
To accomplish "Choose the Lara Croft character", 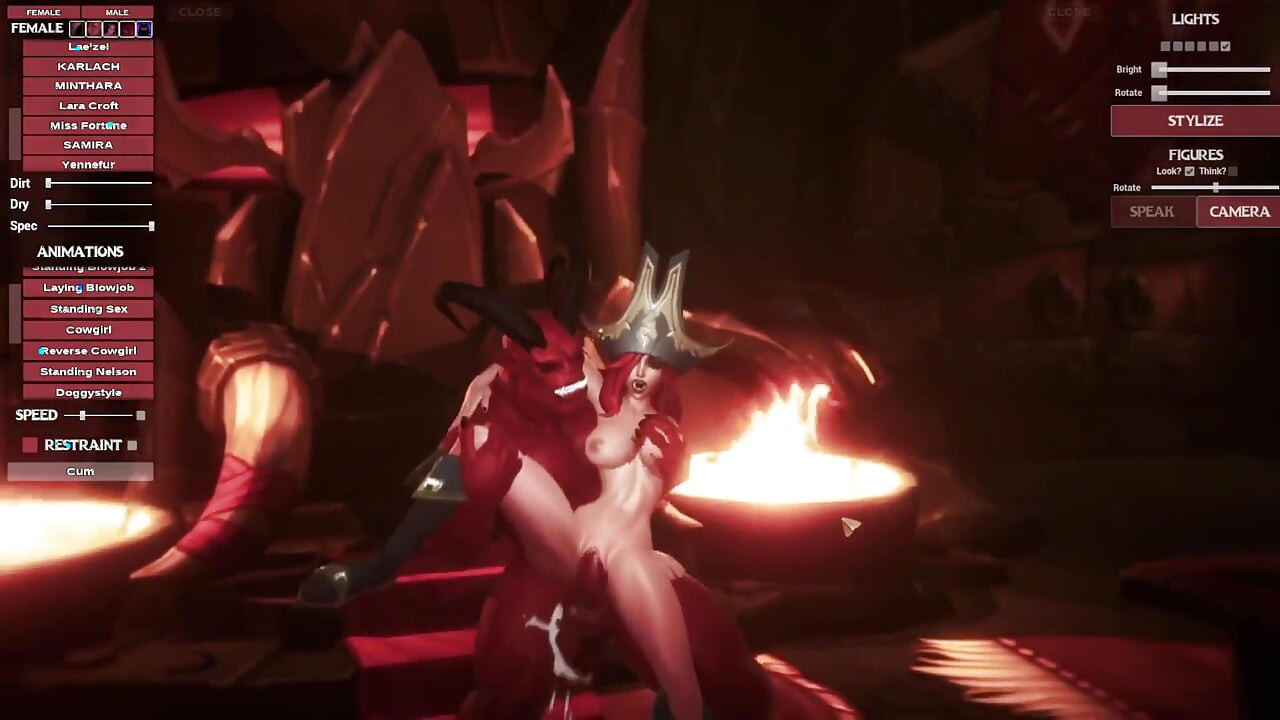I will point(87,105).
